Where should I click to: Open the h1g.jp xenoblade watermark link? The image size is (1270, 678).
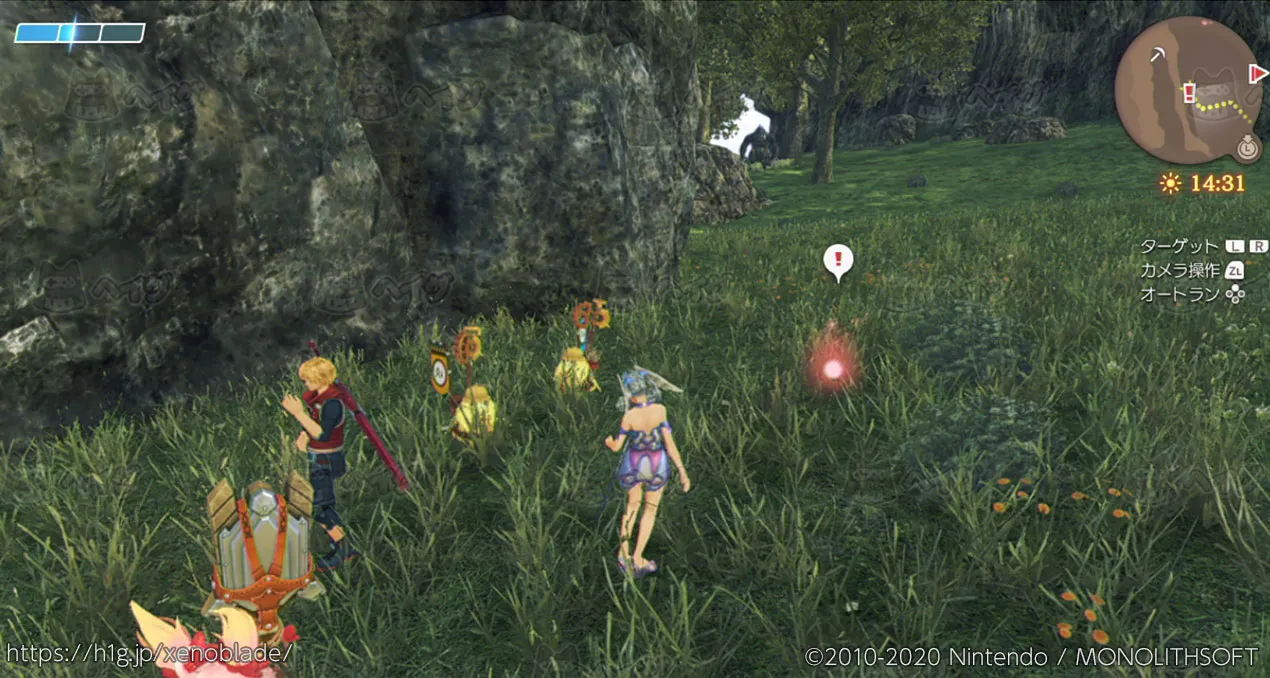(150, 653)
